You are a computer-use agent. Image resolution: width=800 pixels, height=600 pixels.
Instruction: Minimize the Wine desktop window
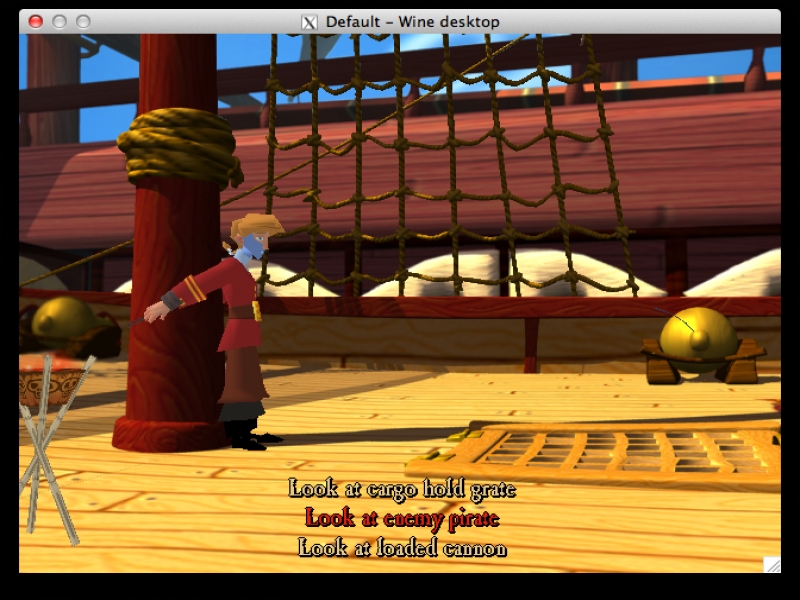59,21
